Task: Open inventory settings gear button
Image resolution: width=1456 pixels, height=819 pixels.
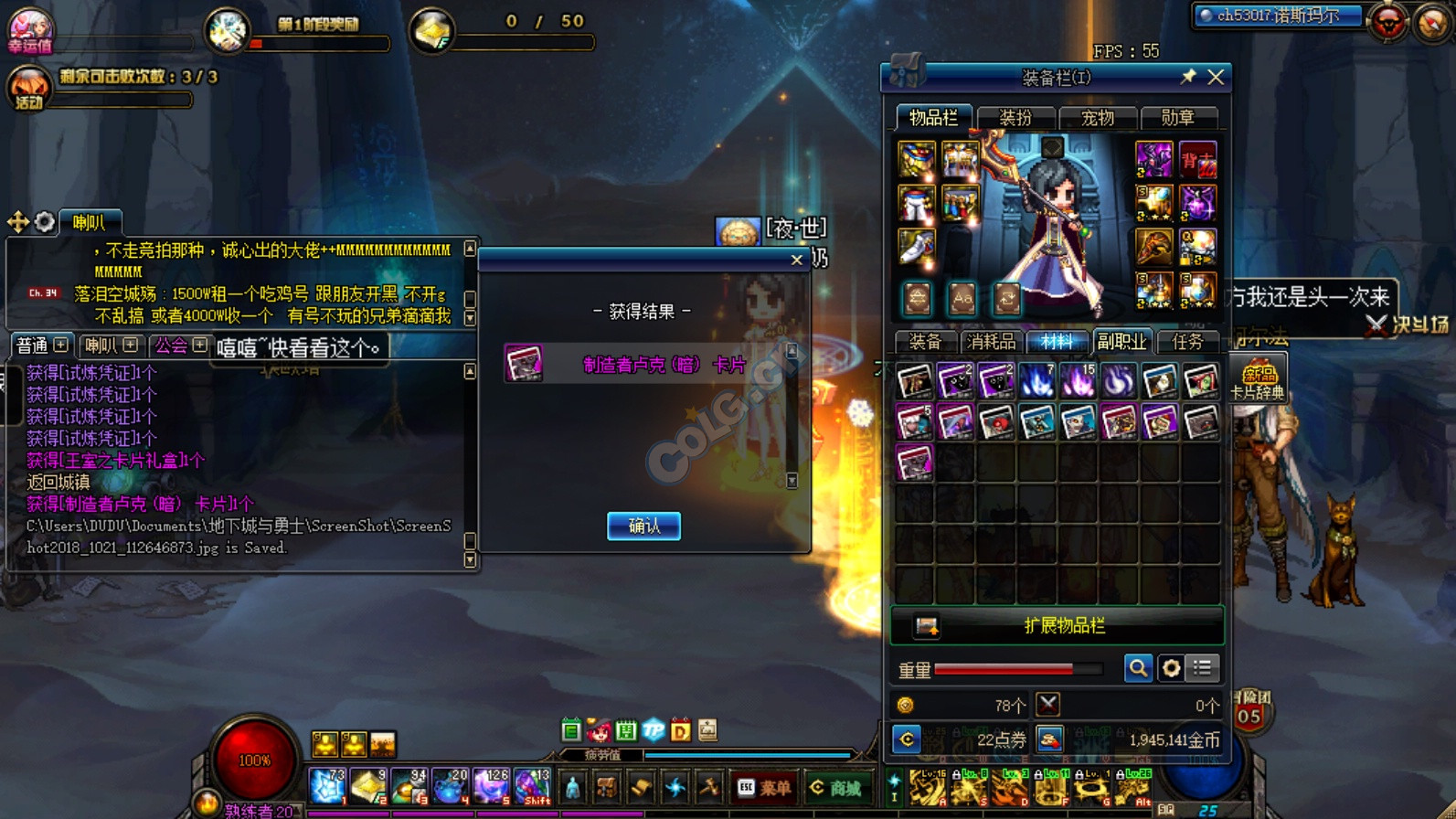Action: 1171,668
